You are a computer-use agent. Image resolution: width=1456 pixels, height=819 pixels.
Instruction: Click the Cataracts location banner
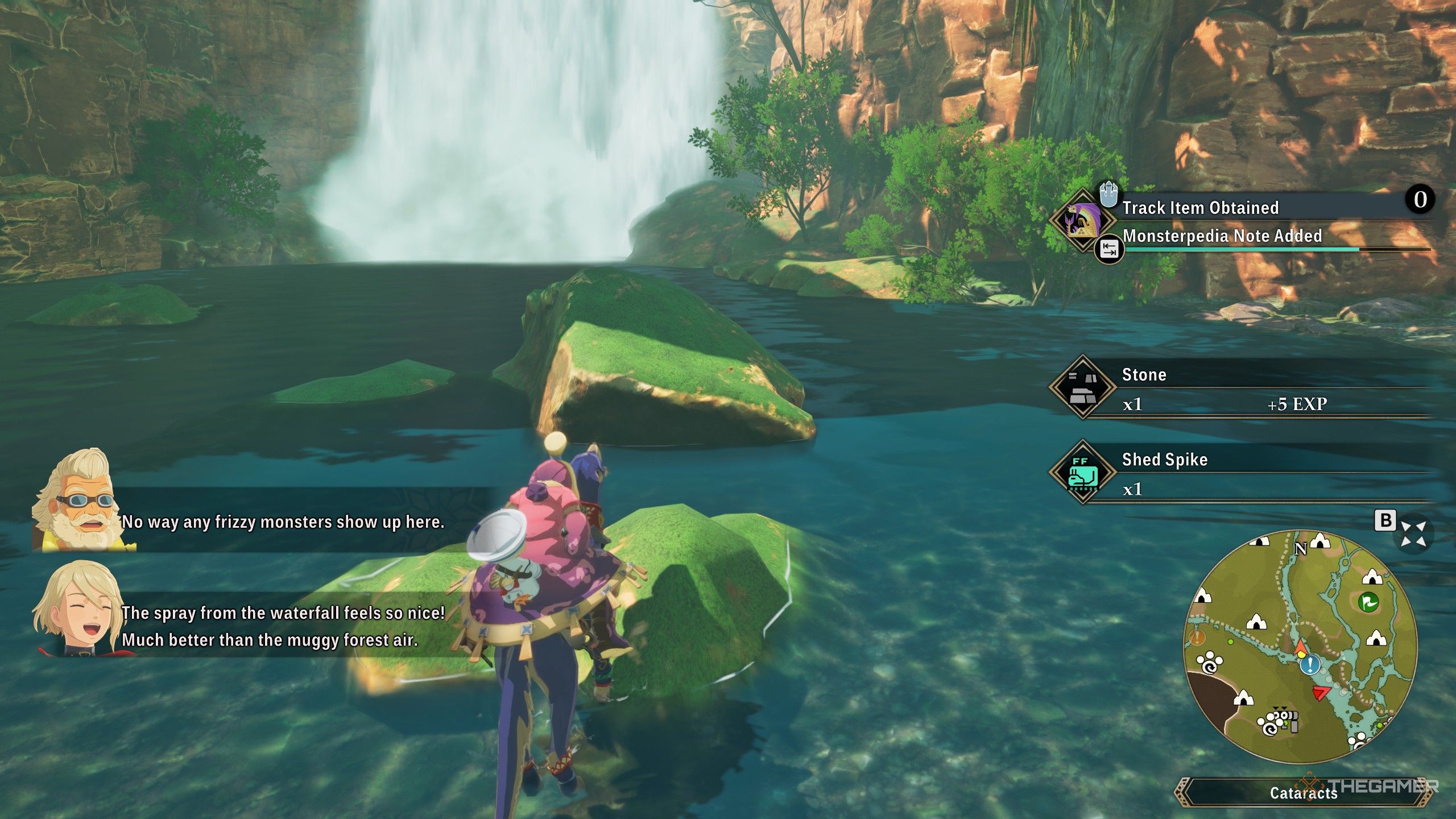tap(1303, 793)
